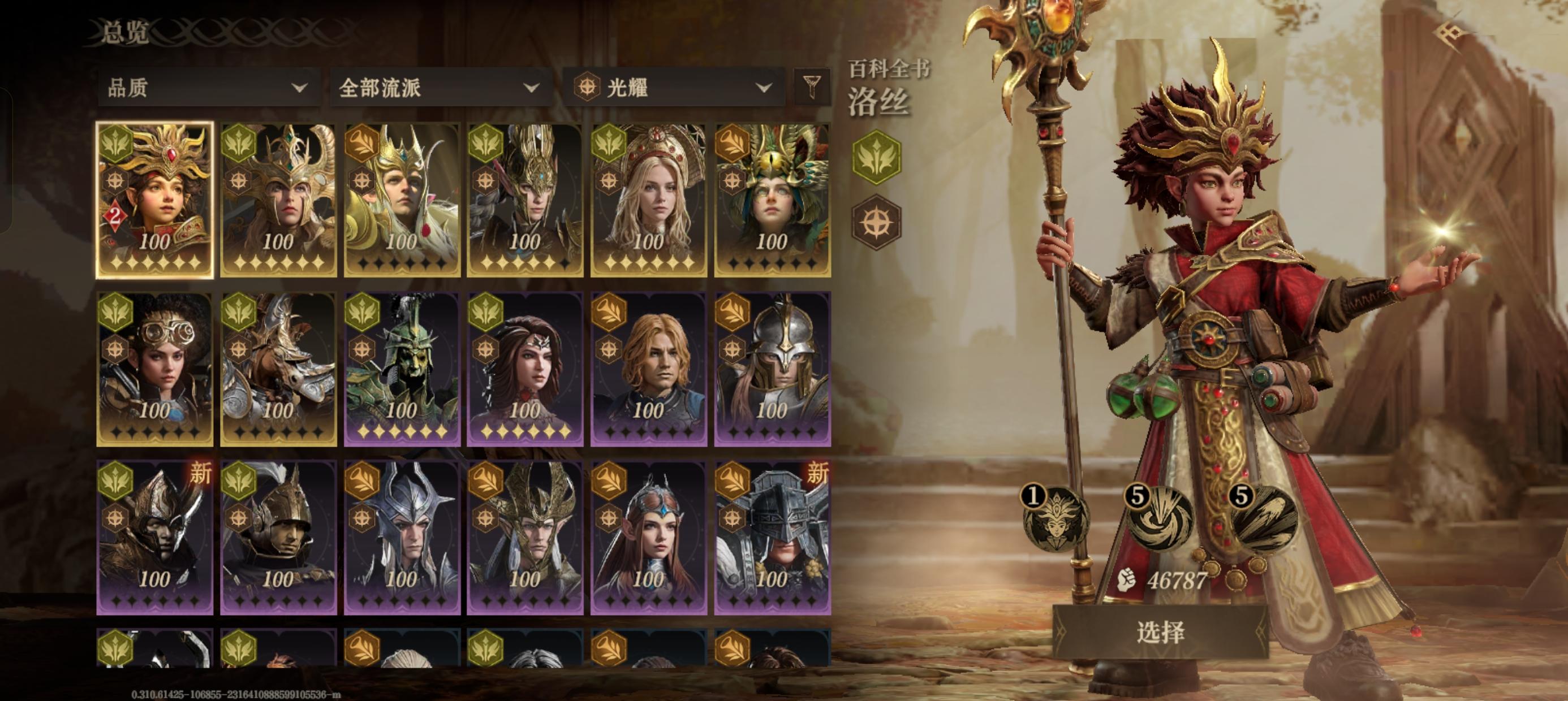Image resolution: width=1568 pixels, height=701 pixels.
Task: Click the compass faction emblem under 洛丝
Action: pyautogui.click(x=876, y=222)
